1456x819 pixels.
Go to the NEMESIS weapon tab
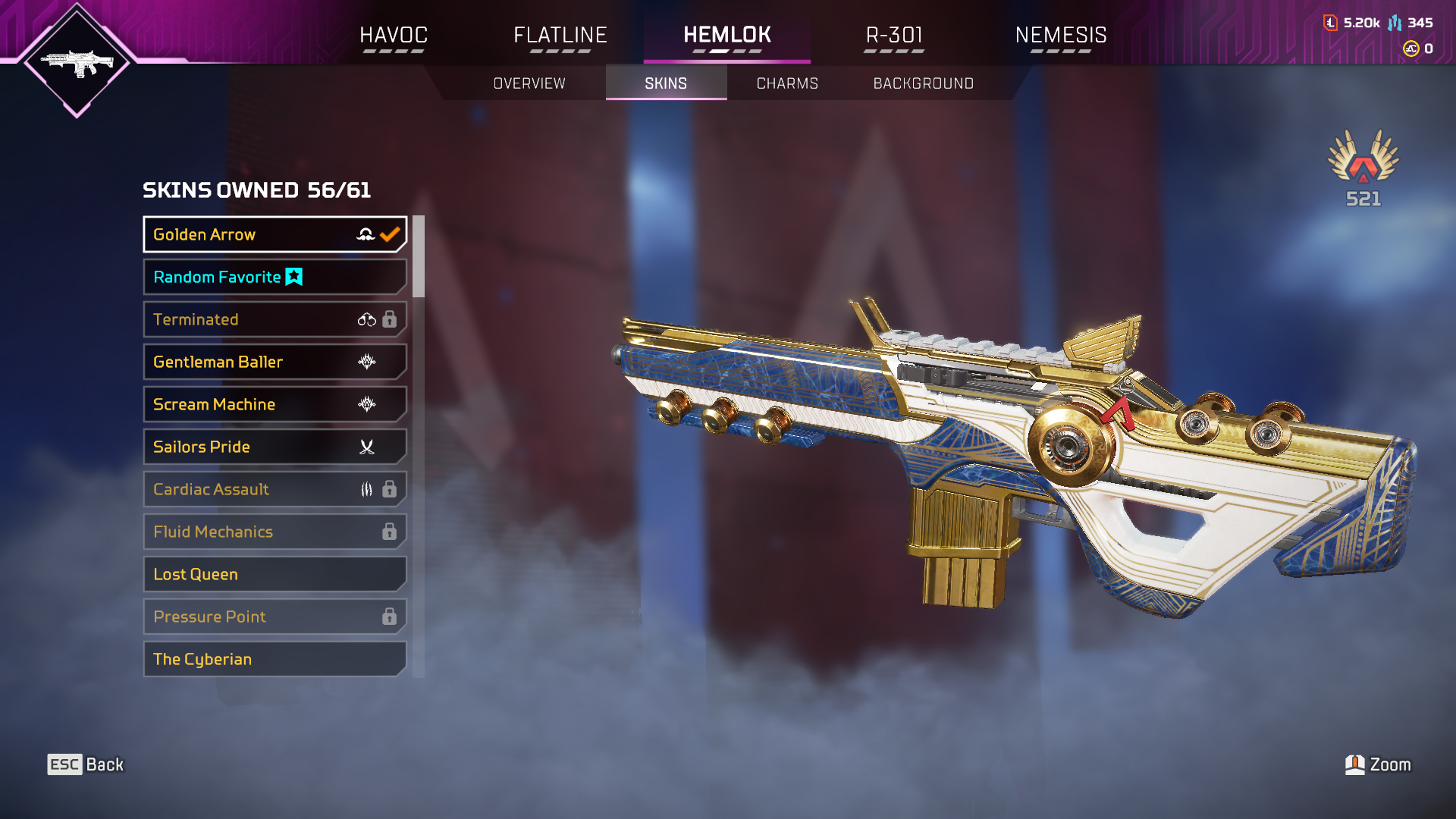pyautogui.click(x=1061, y=36)
